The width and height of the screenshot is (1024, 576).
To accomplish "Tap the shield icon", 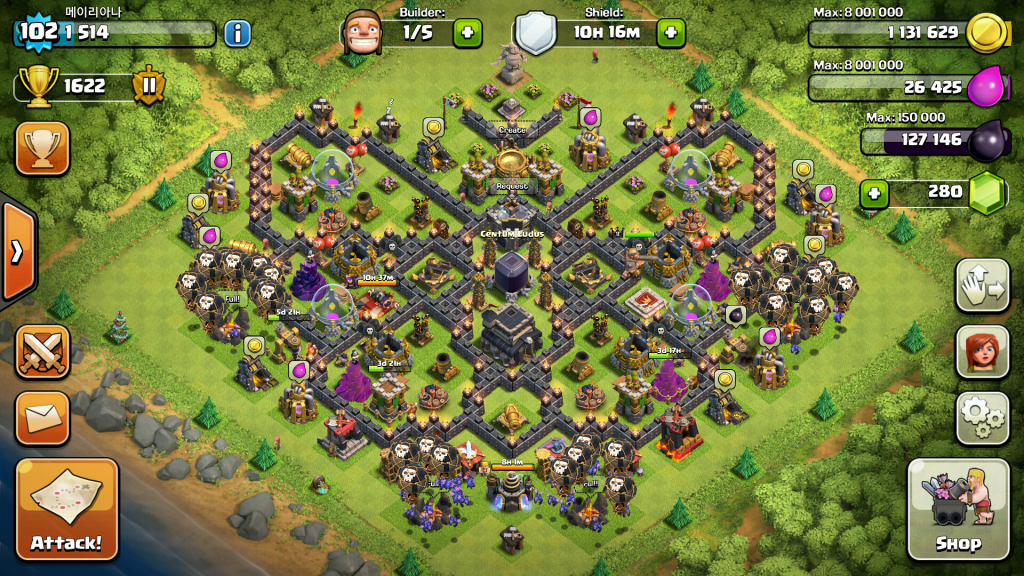I will pos(535,32).
